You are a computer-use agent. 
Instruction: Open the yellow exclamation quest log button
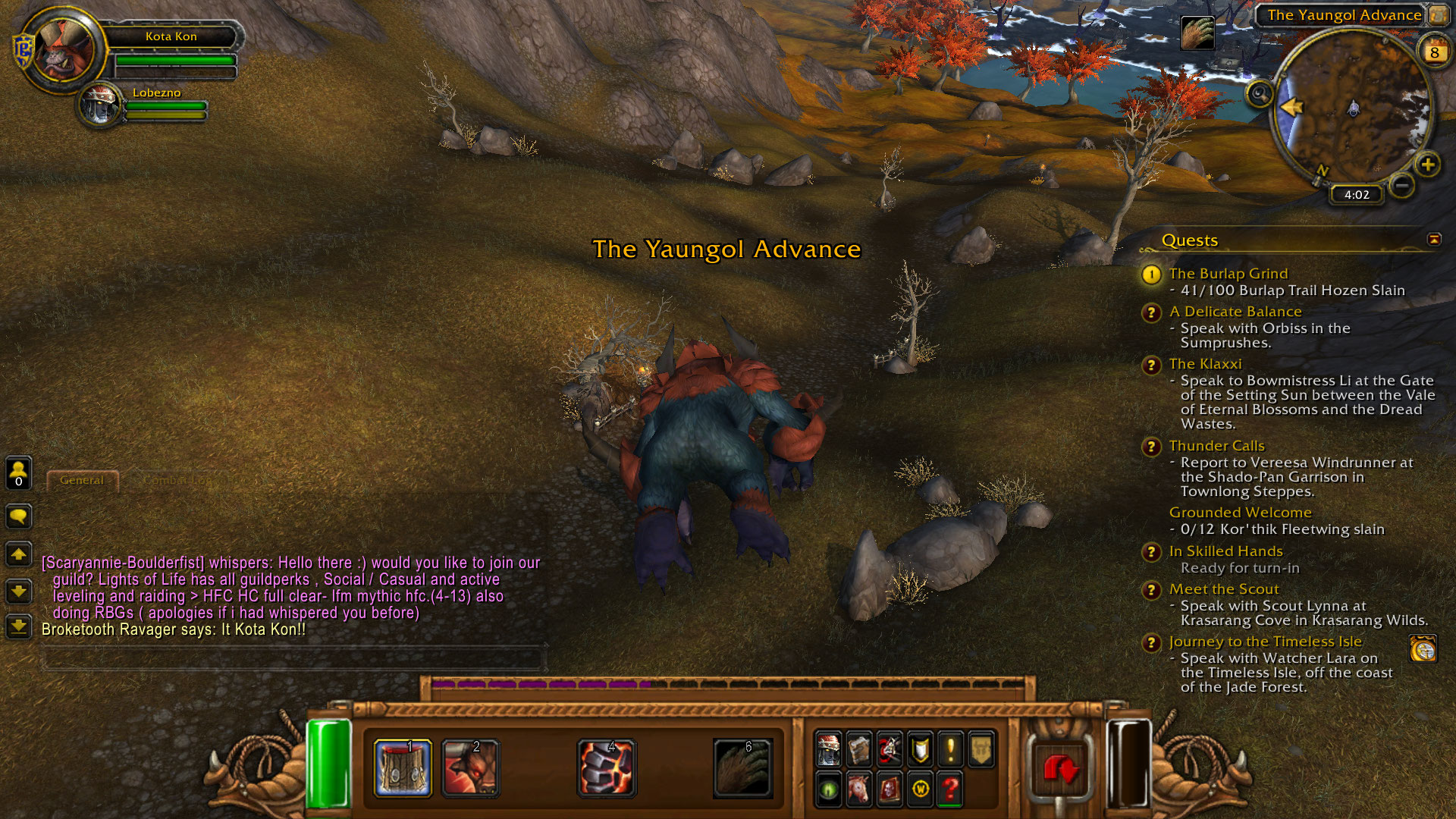(x=950, y=749)
